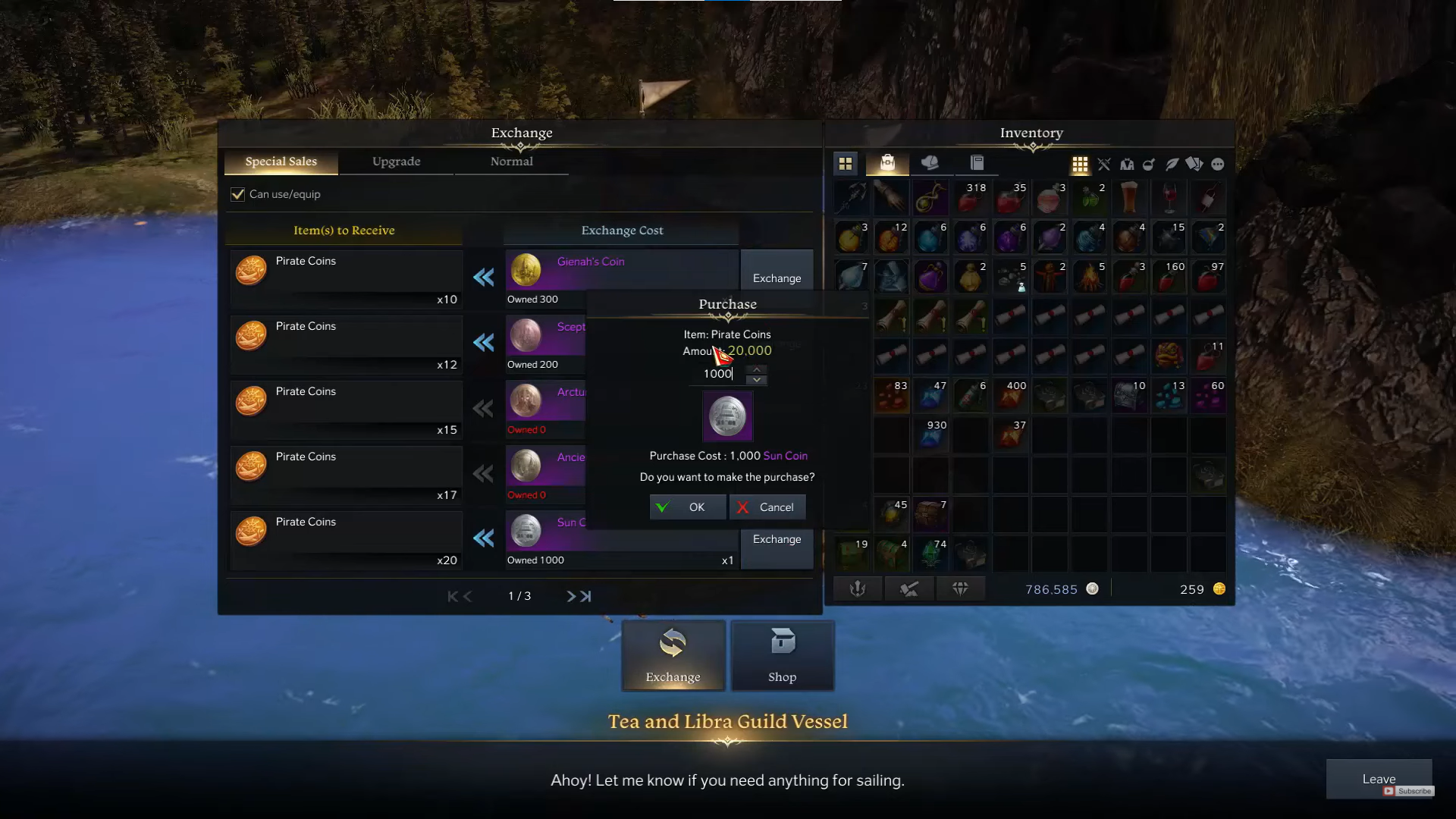Viewport: 1456px width, 819px height.
Task: Toggle the Can use/equip checkbox
Action: point(238,194)
